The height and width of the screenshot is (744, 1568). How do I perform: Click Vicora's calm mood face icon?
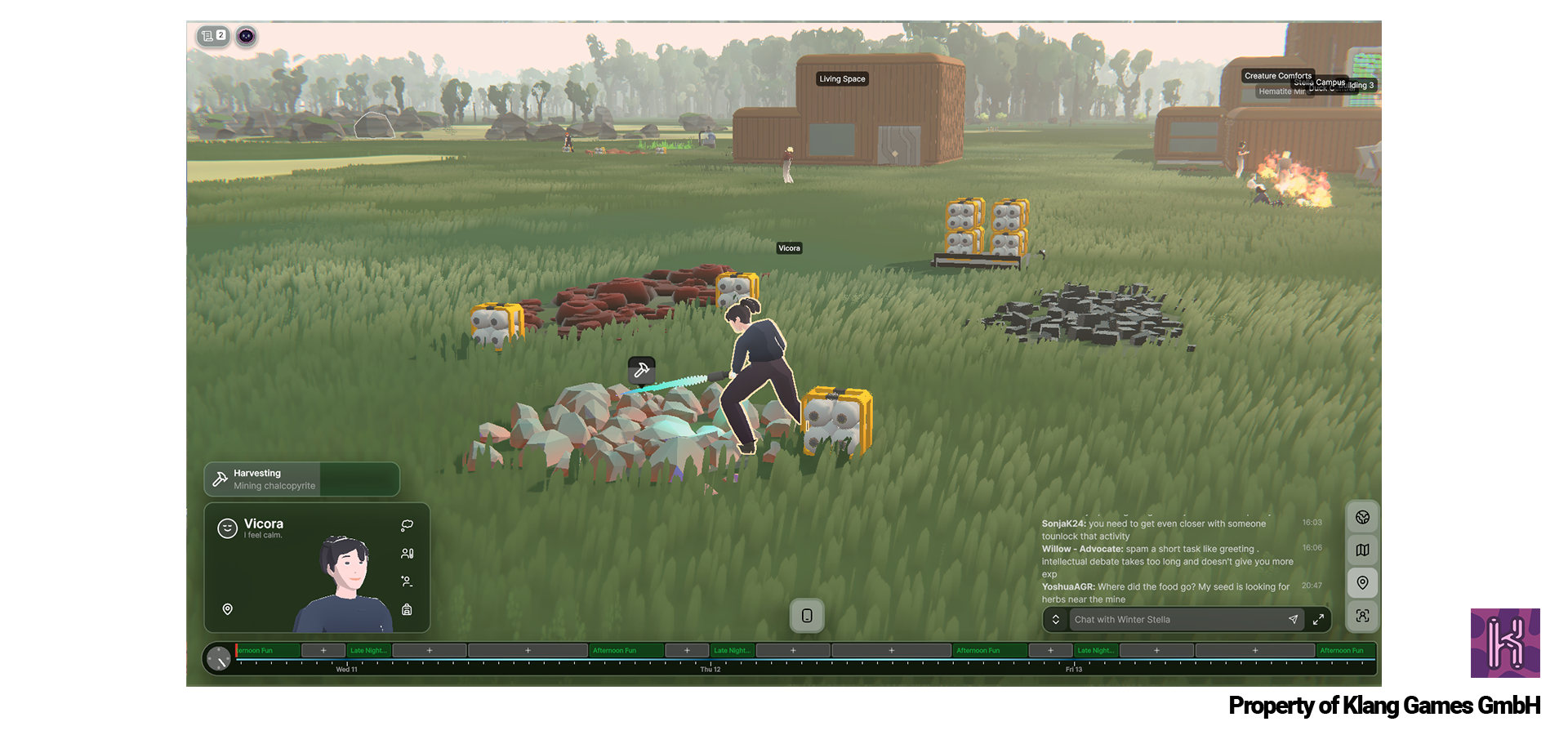227,528
